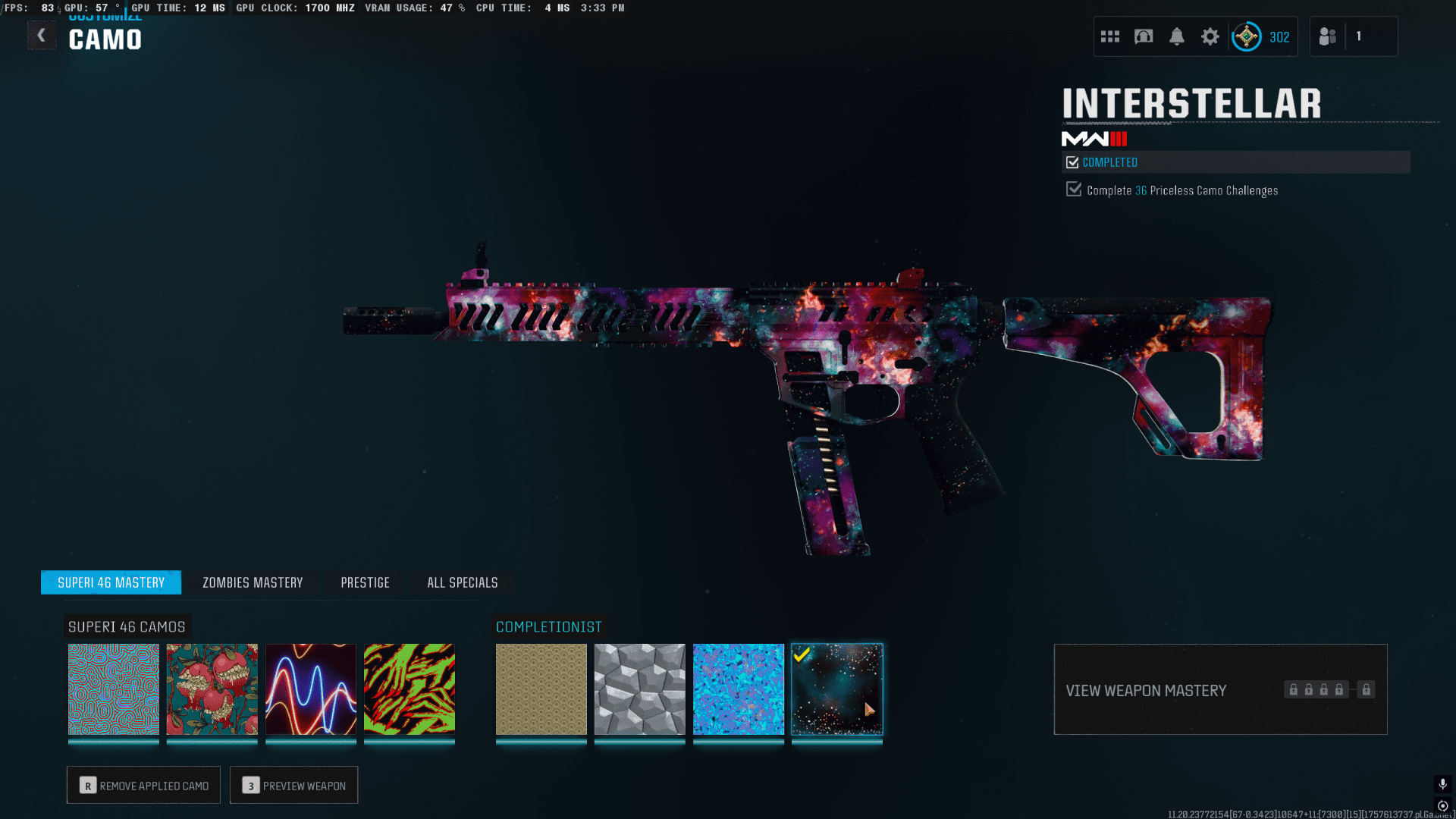Apply the green and red tiger-stripe camo
This screenshot has height=819, width=1456.
coord(409,689)
